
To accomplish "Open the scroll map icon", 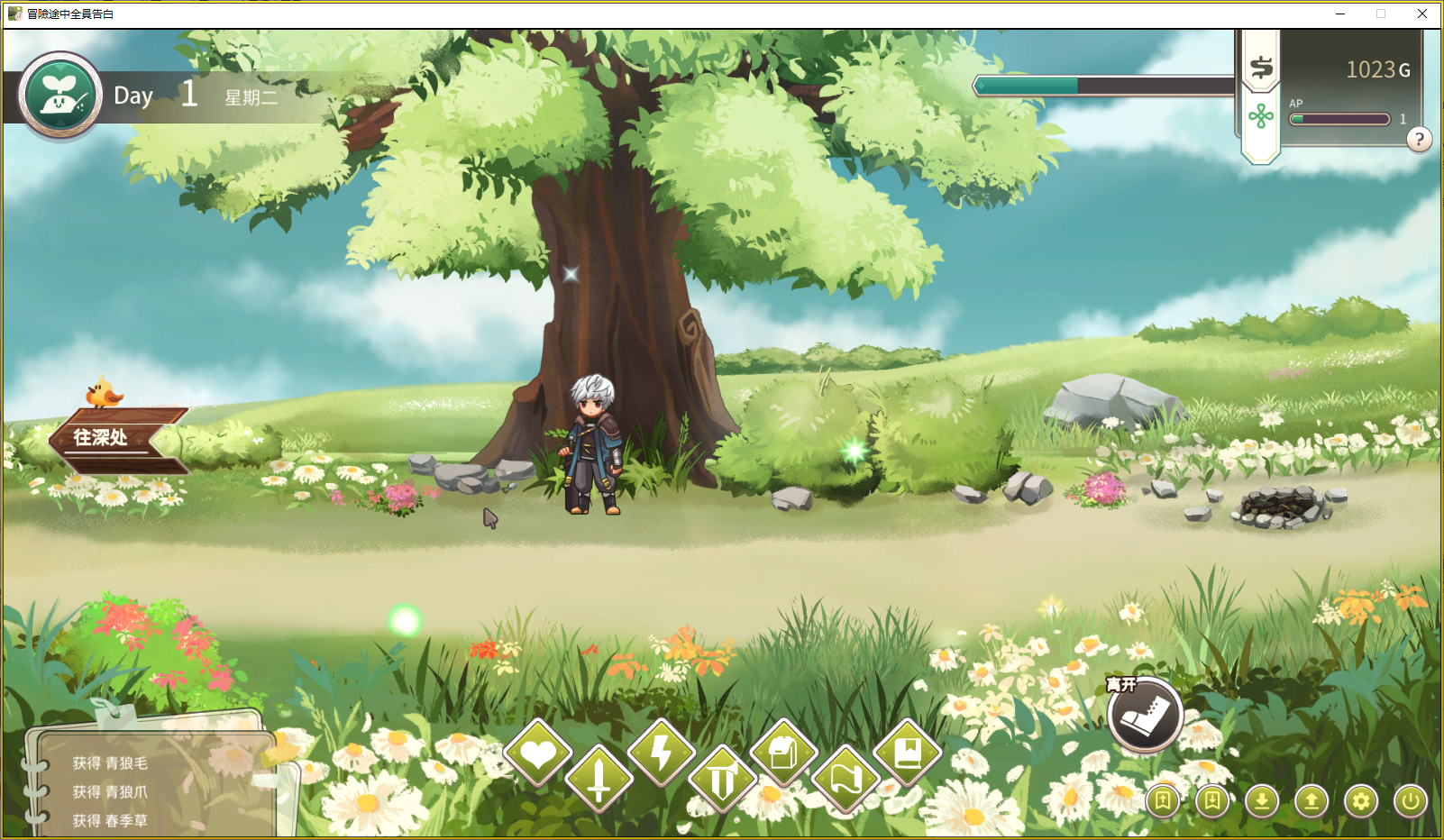I will (x=845, y=780).
